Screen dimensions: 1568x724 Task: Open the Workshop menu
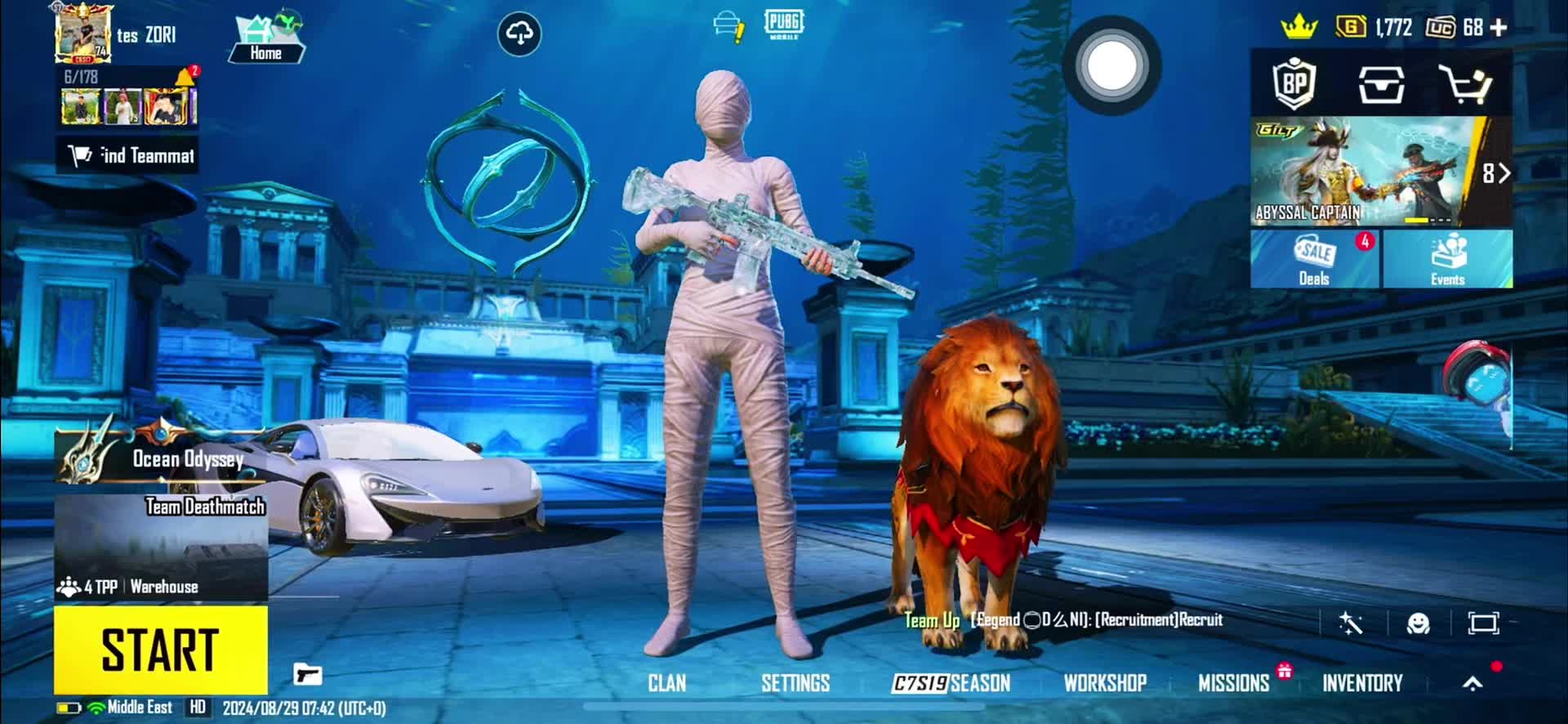point(1104,683)
